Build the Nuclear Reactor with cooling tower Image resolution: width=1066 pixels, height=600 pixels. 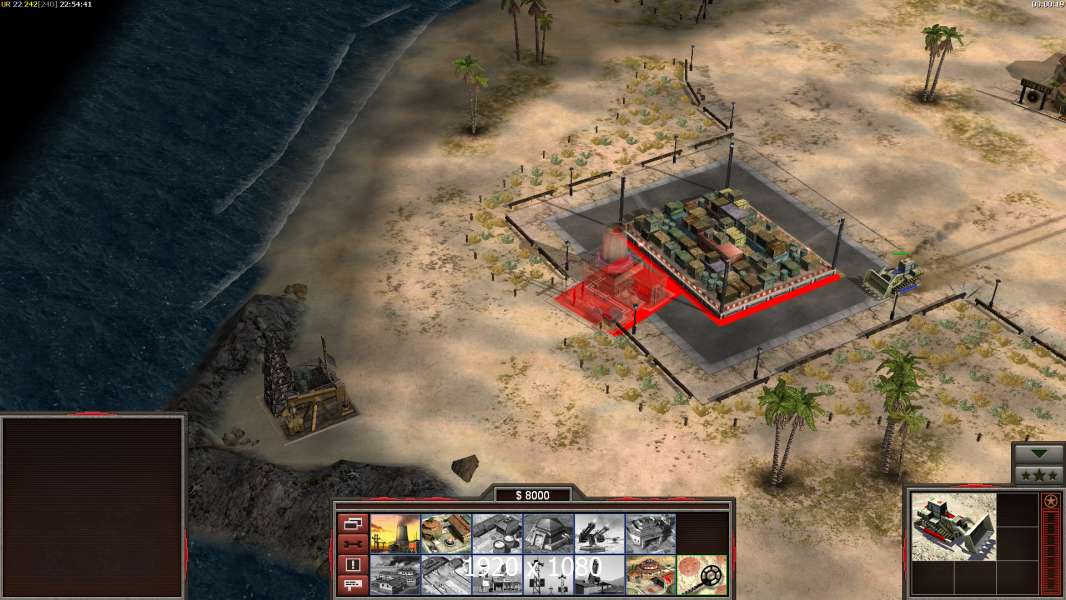tap(395, 533)
